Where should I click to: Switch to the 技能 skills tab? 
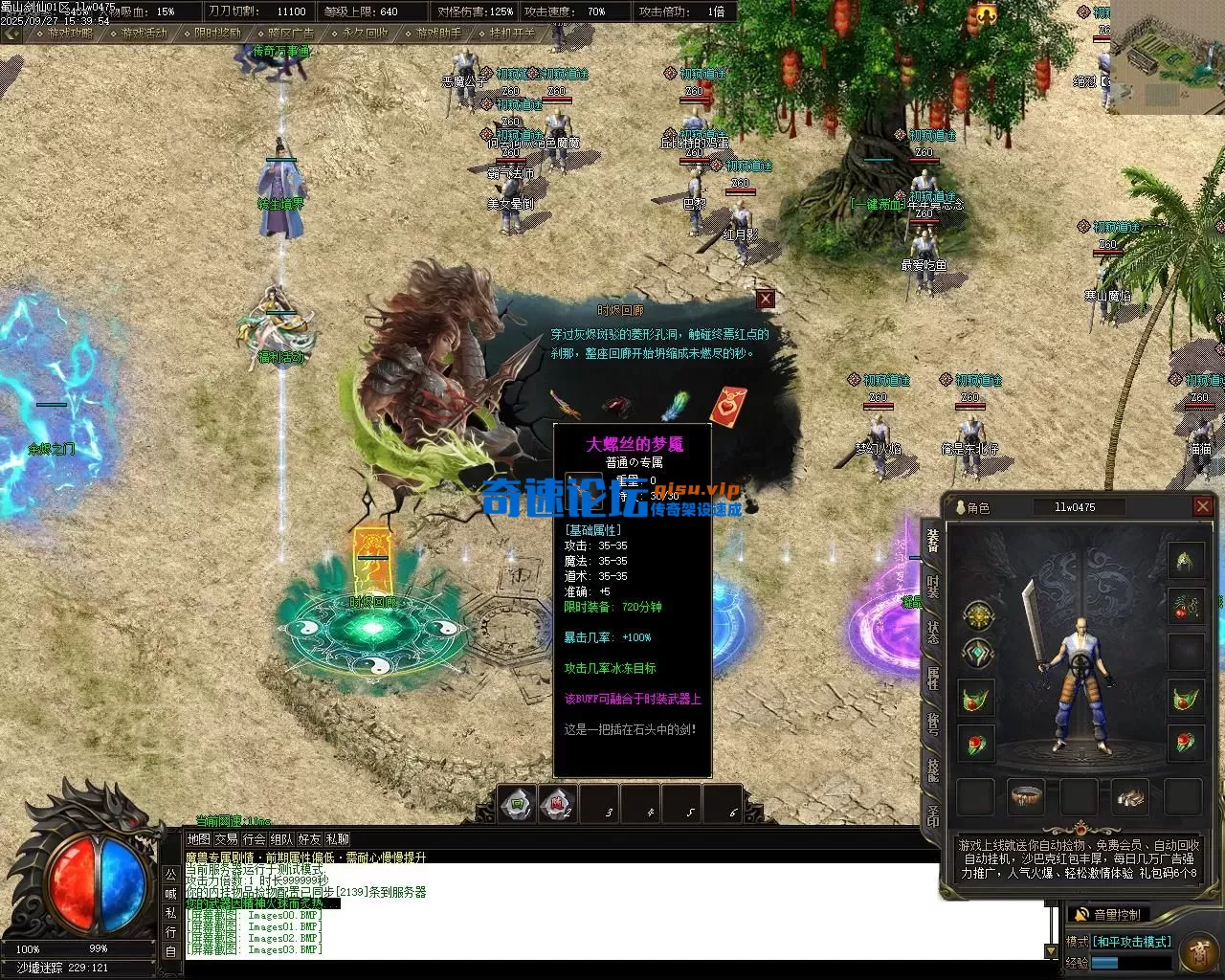[932, 770]
